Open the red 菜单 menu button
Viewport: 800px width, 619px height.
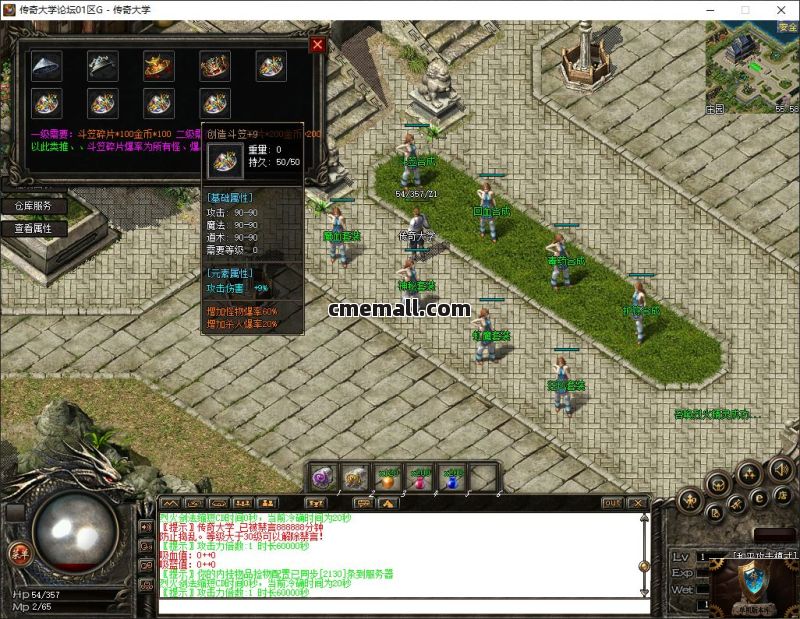tap(19, 551)
